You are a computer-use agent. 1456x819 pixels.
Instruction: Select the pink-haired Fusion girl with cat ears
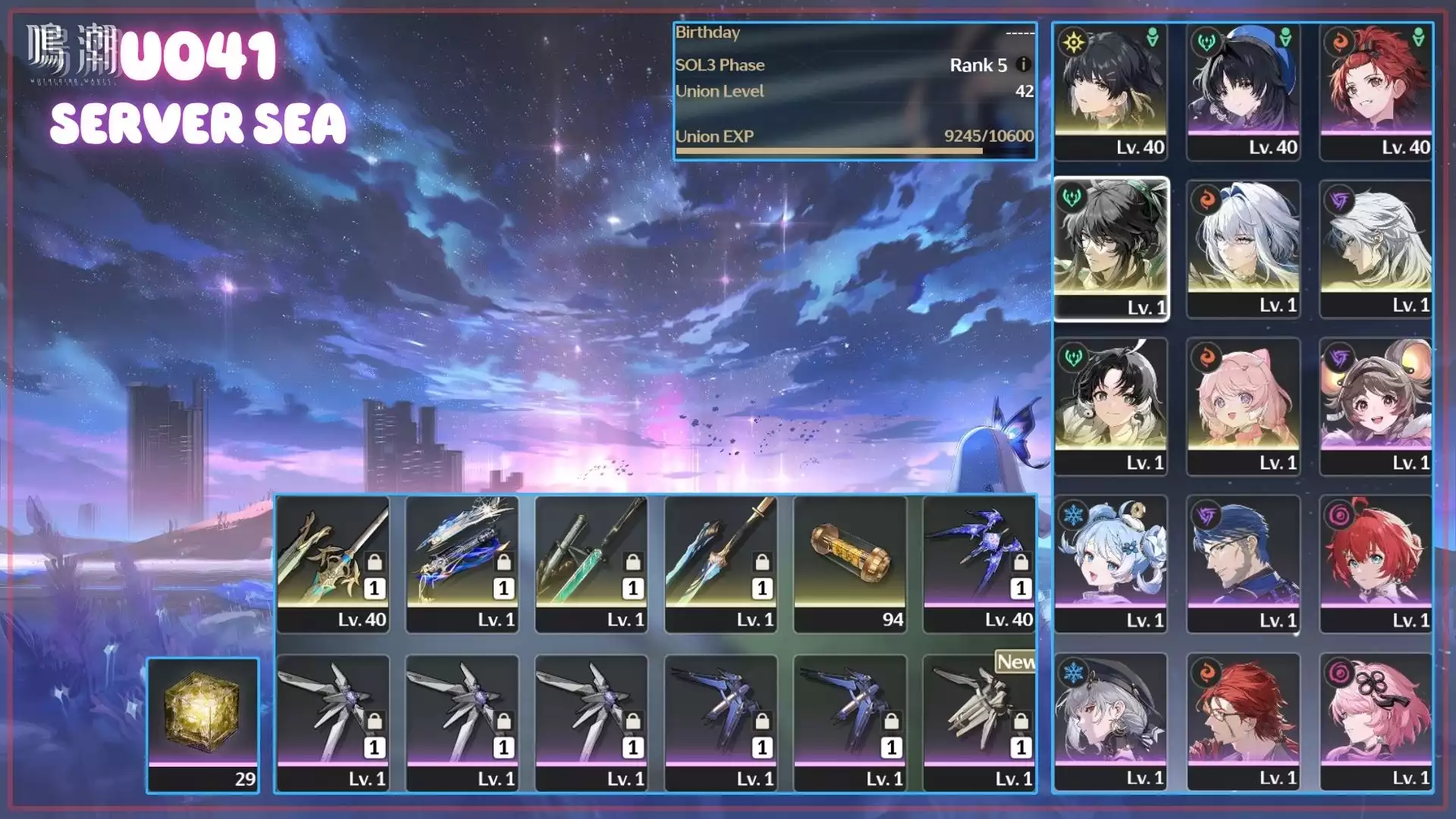[x=1244, y=406]
